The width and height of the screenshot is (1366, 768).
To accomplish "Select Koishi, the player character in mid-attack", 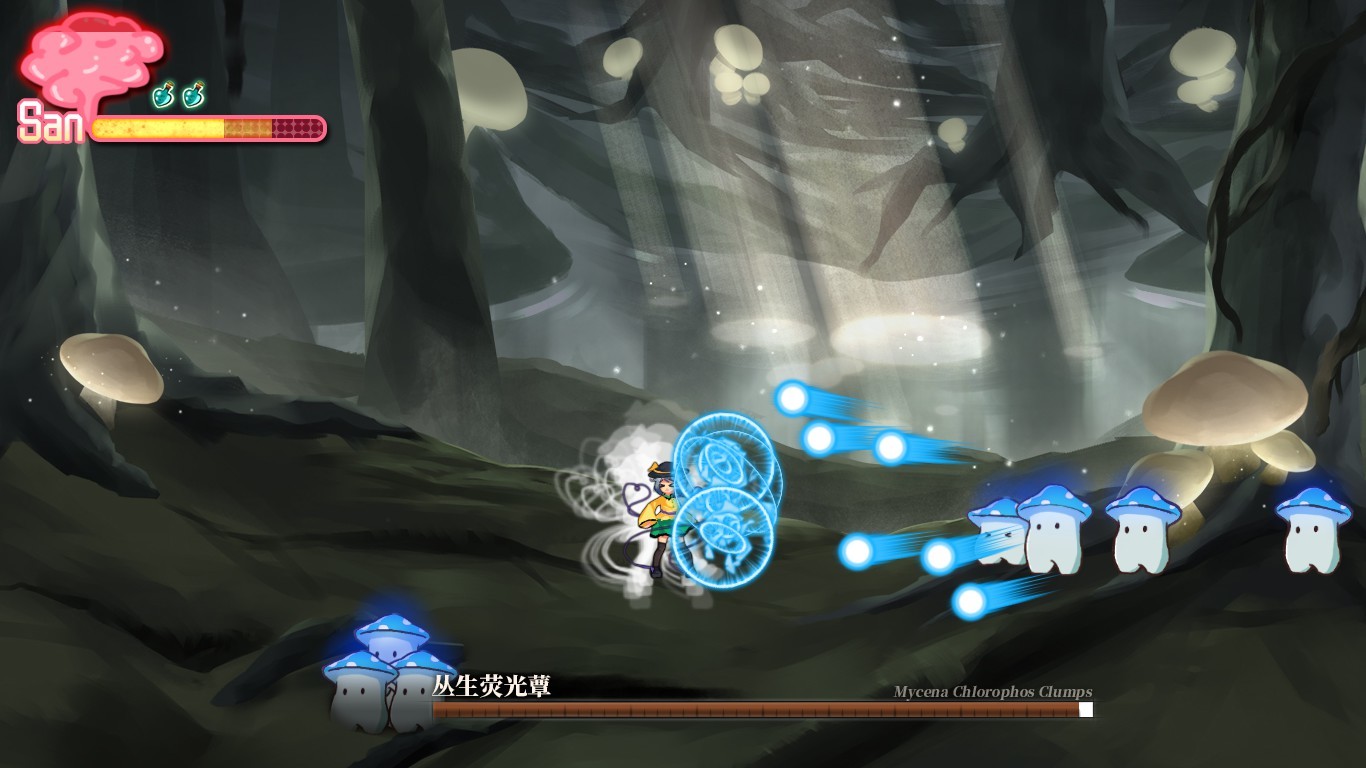I will [x=660, y=510].
